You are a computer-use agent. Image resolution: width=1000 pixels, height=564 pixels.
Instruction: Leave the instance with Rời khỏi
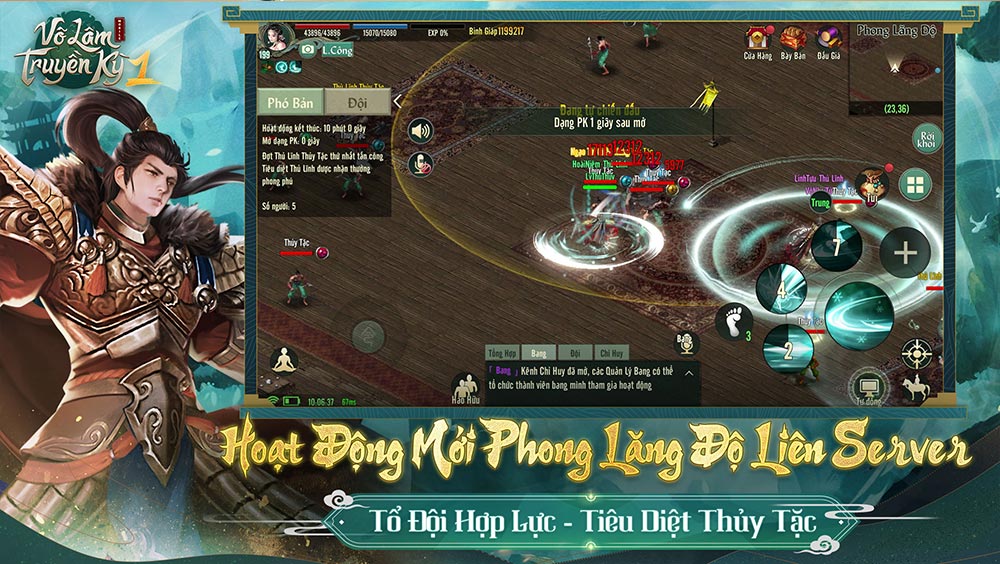coord(927,139)
